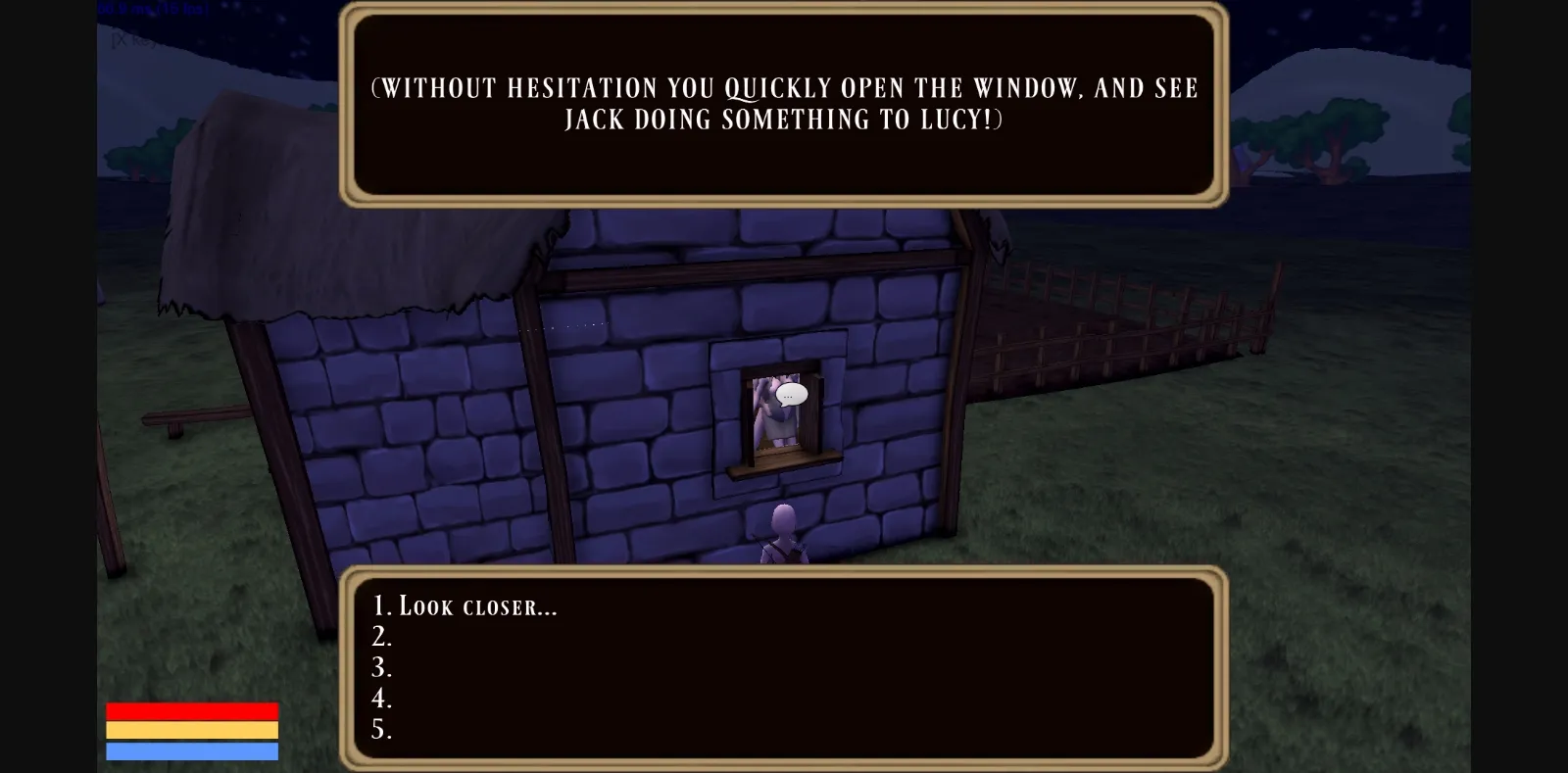Screen dimensions: 1568x773
Task: Click the blue mana bar
Action: coord(191,753)
